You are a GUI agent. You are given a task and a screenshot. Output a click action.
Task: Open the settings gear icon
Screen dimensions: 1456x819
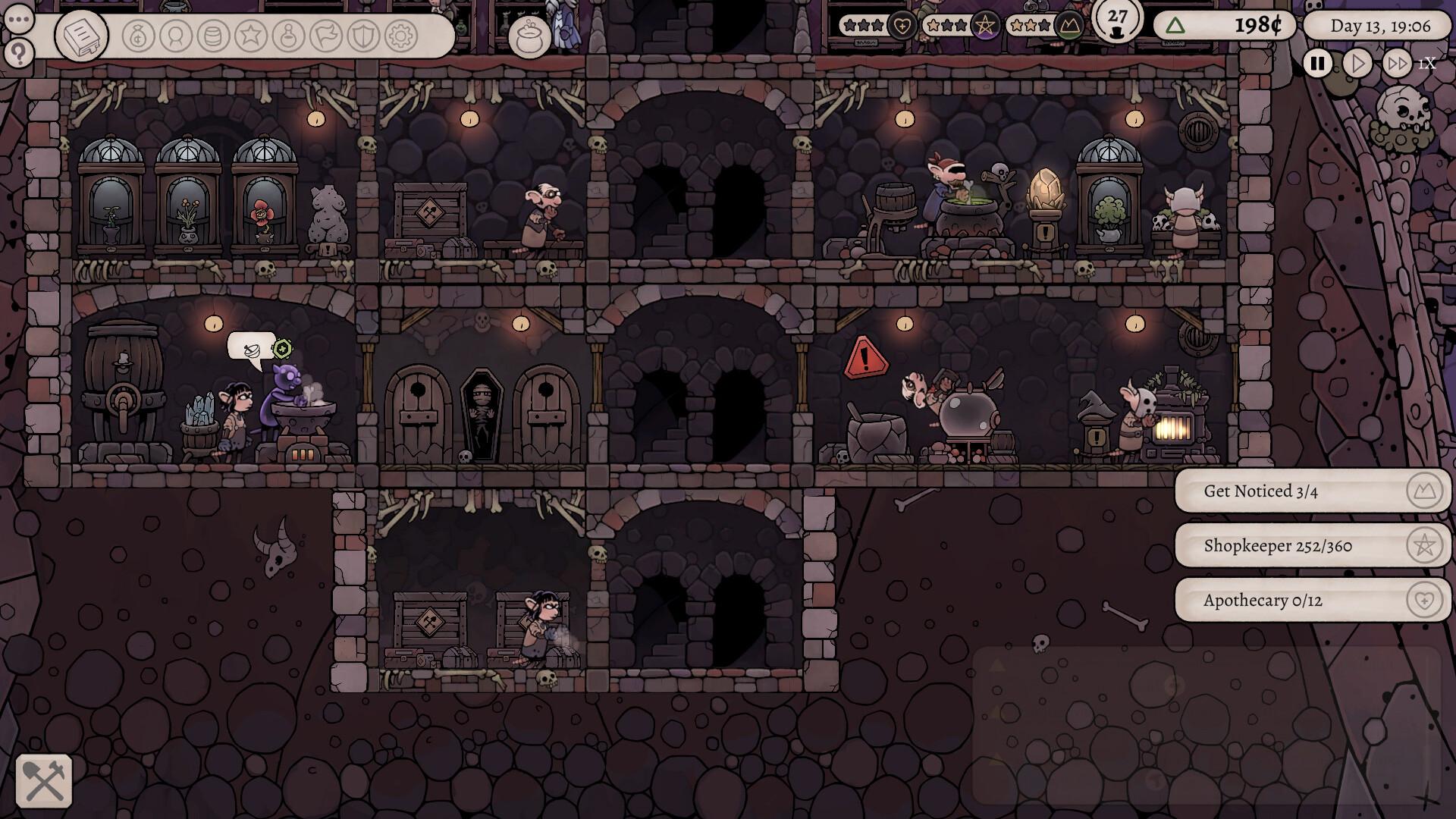point(400,35)
